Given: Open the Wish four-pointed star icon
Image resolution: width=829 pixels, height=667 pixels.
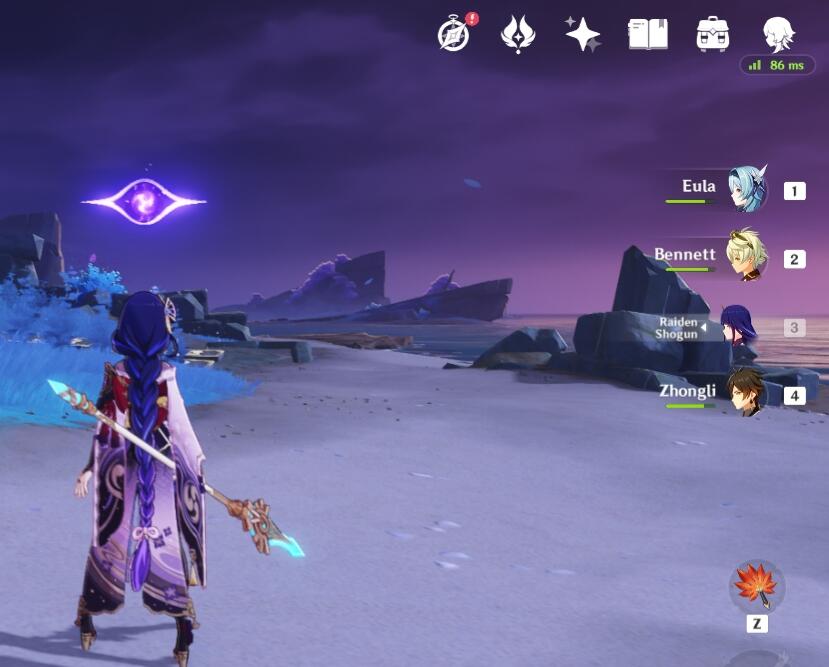Looking at the screenshot, I should (x=582, y=34).
